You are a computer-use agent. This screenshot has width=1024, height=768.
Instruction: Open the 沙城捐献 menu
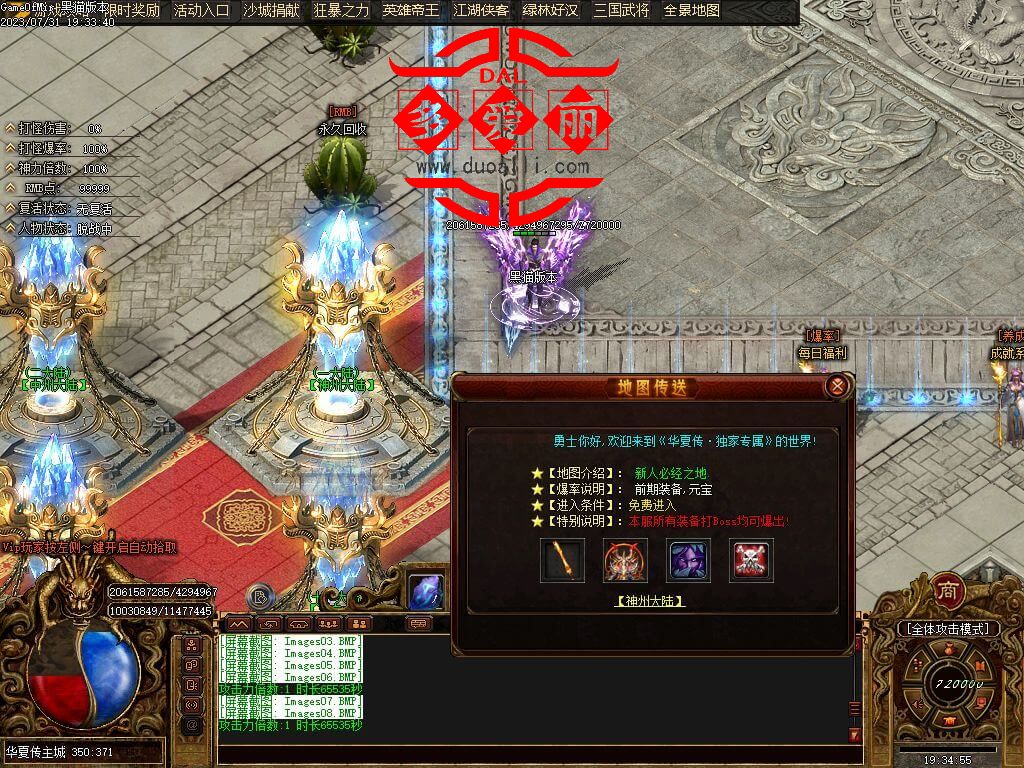tap(271, 11)
